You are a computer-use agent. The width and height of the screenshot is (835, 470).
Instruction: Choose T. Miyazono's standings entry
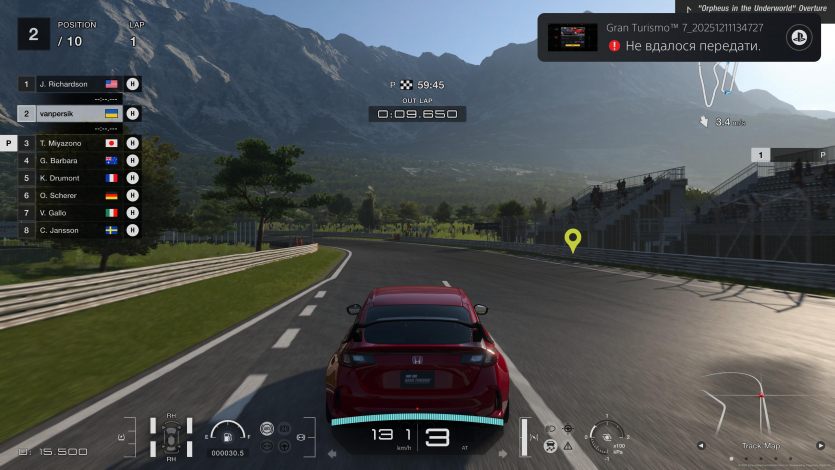click(x=67, y=143)
